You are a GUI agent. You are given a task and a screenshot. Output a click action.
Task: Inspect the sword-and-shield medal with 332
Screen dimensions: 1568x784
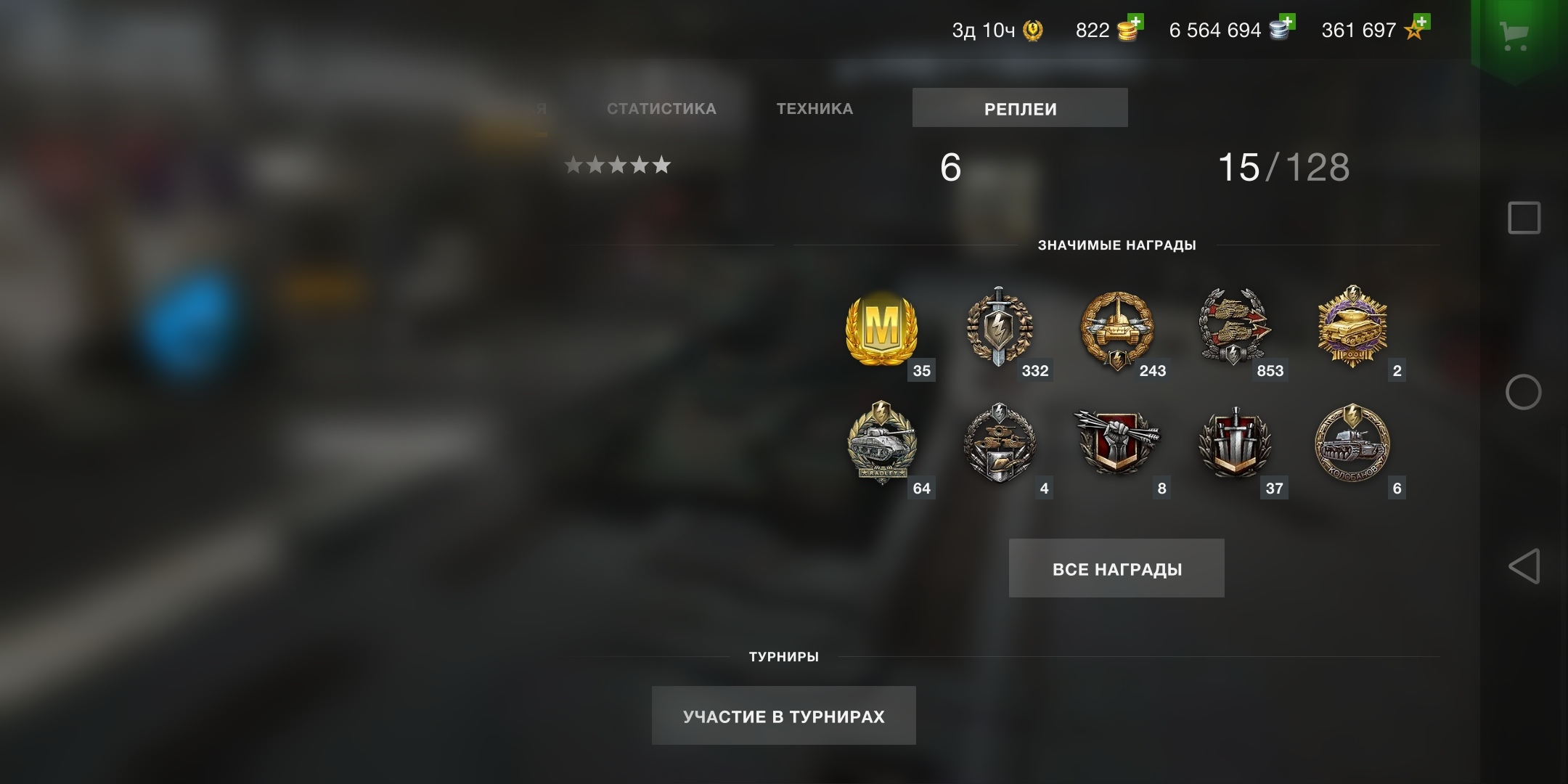[x=999, y=327]
